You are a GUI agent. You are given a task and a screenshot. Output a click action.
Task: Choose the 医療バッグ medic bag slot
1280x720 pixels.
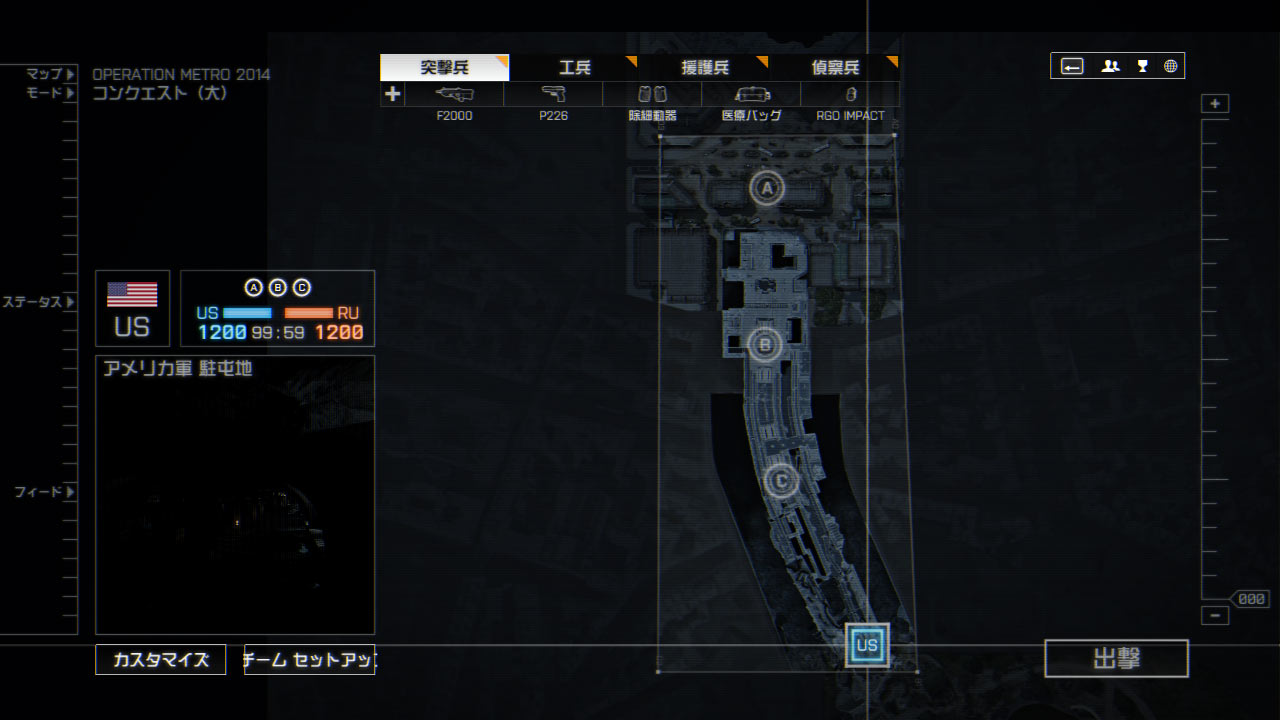click(x=751, y=95)
